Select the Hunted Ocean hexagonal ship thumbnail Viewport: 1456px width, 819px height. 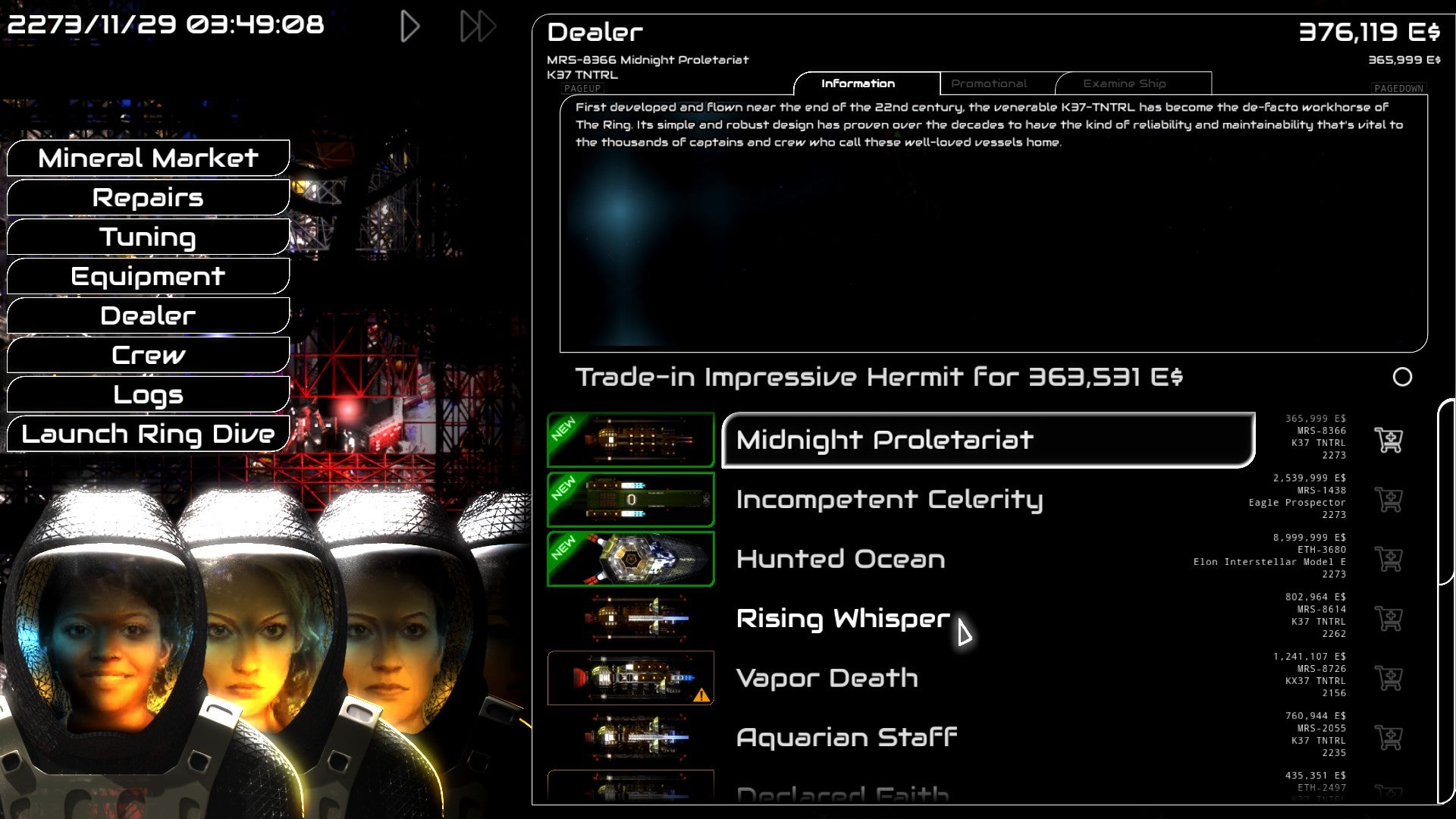coord(630,559)
